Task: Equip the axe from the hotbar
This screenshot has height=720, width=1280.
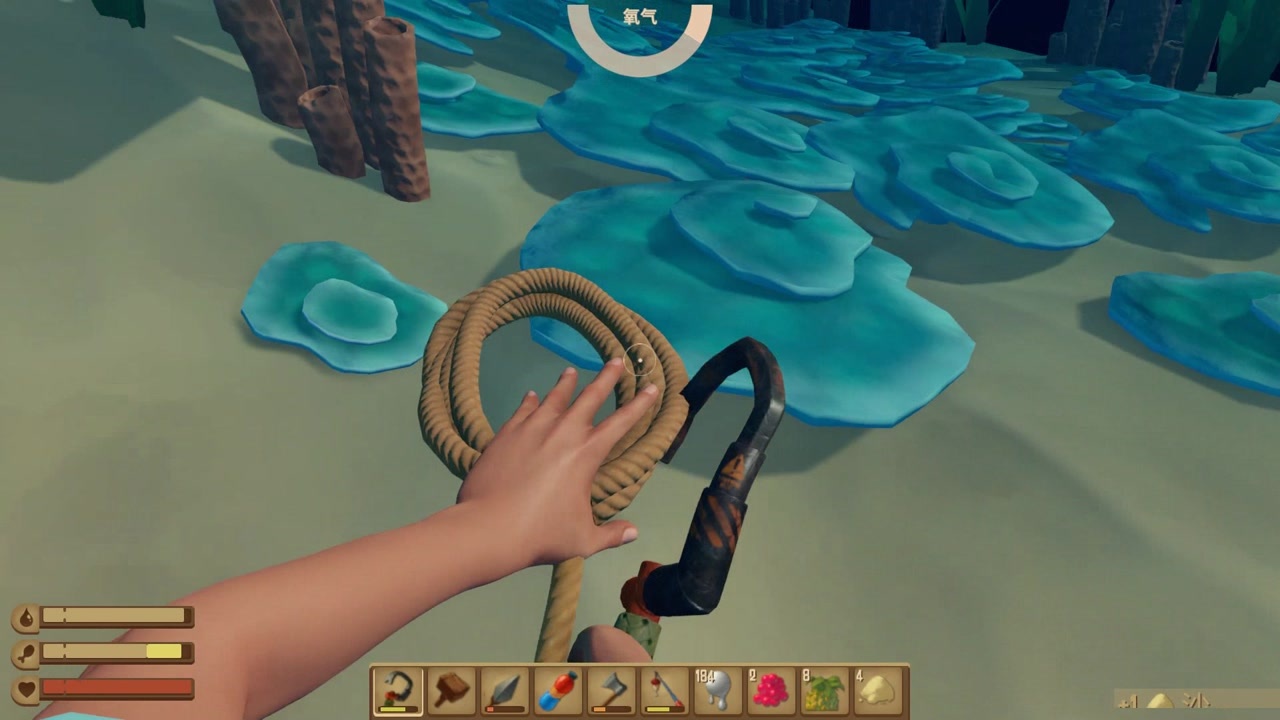Action: coord(611,690)
